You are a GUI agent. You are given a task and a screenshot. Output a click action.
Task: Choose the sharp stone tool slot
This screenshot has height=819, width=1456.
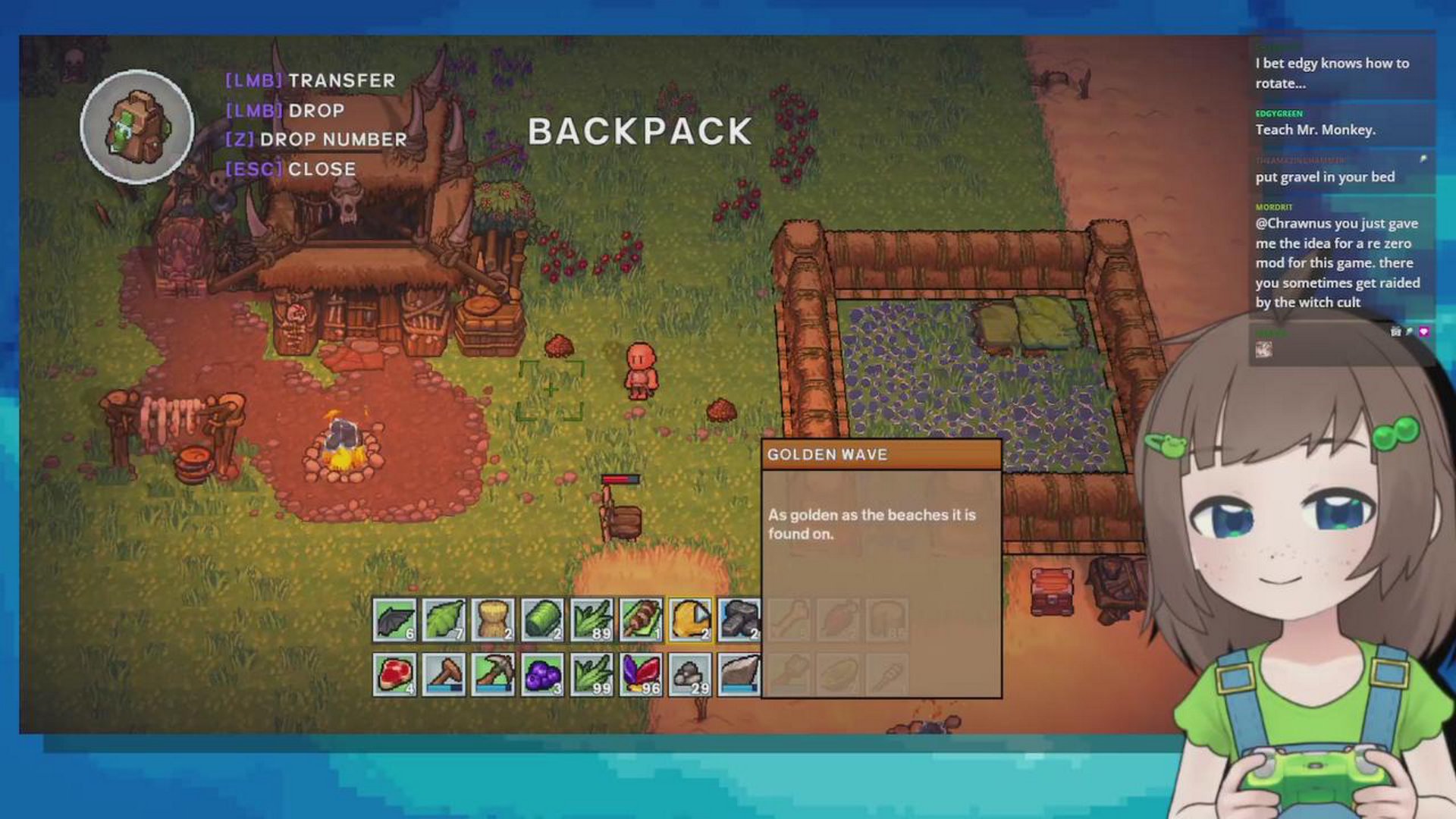[x=739, y=674]
